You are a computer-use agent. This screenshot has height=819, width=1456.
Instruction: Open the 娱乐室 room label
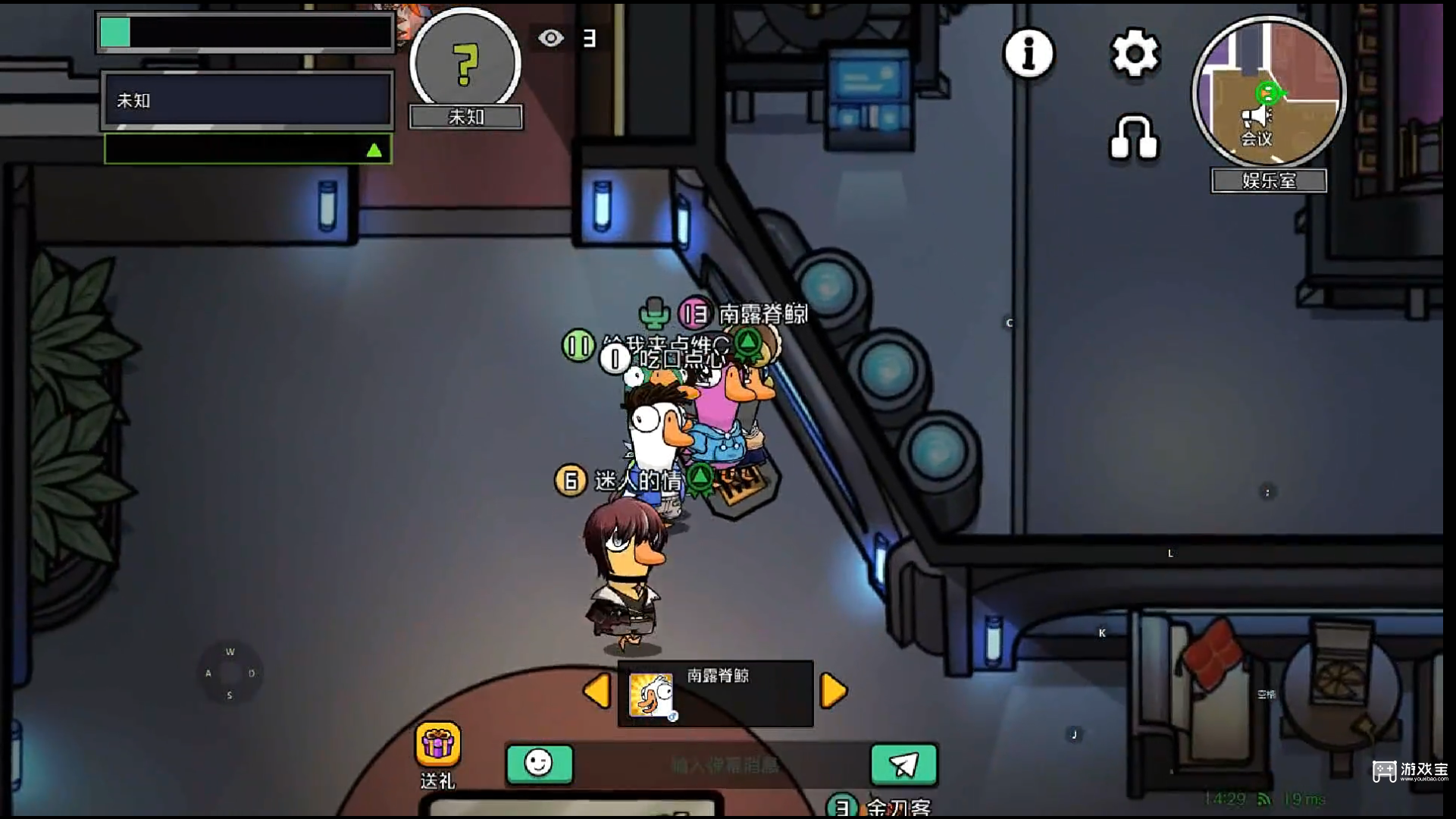point(1268,180)
